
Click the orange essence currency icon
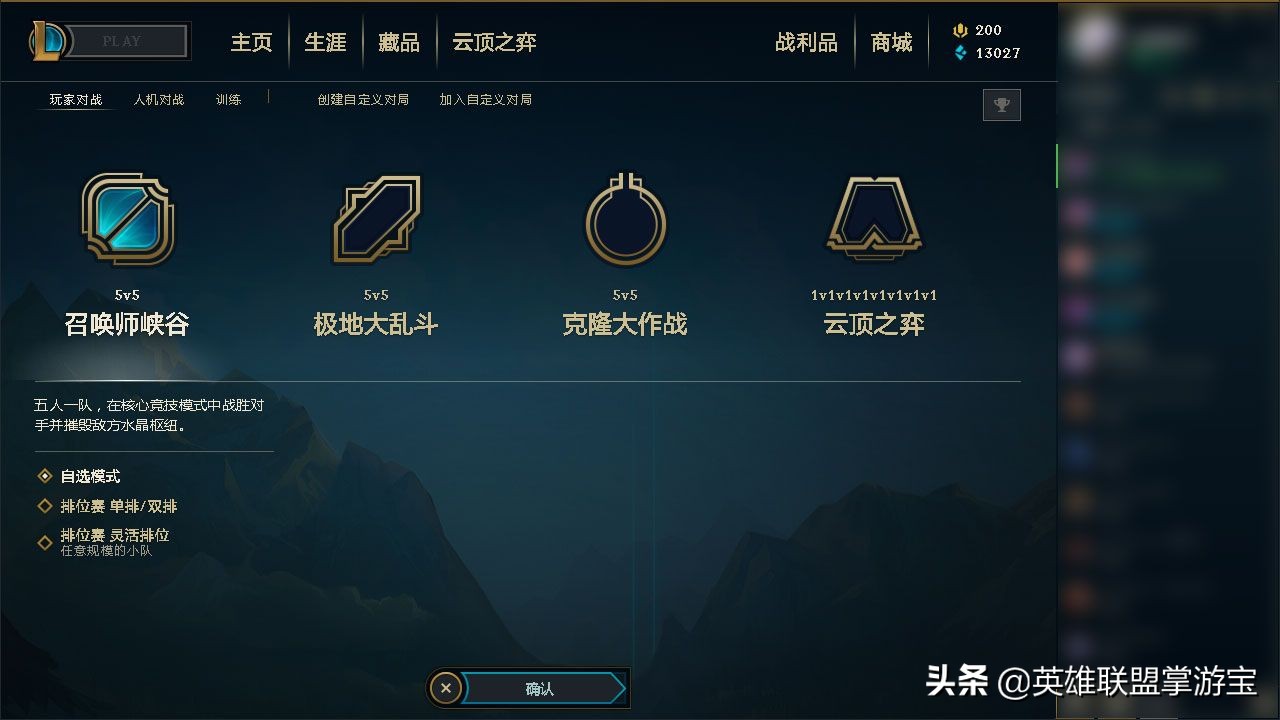[962, 29]
